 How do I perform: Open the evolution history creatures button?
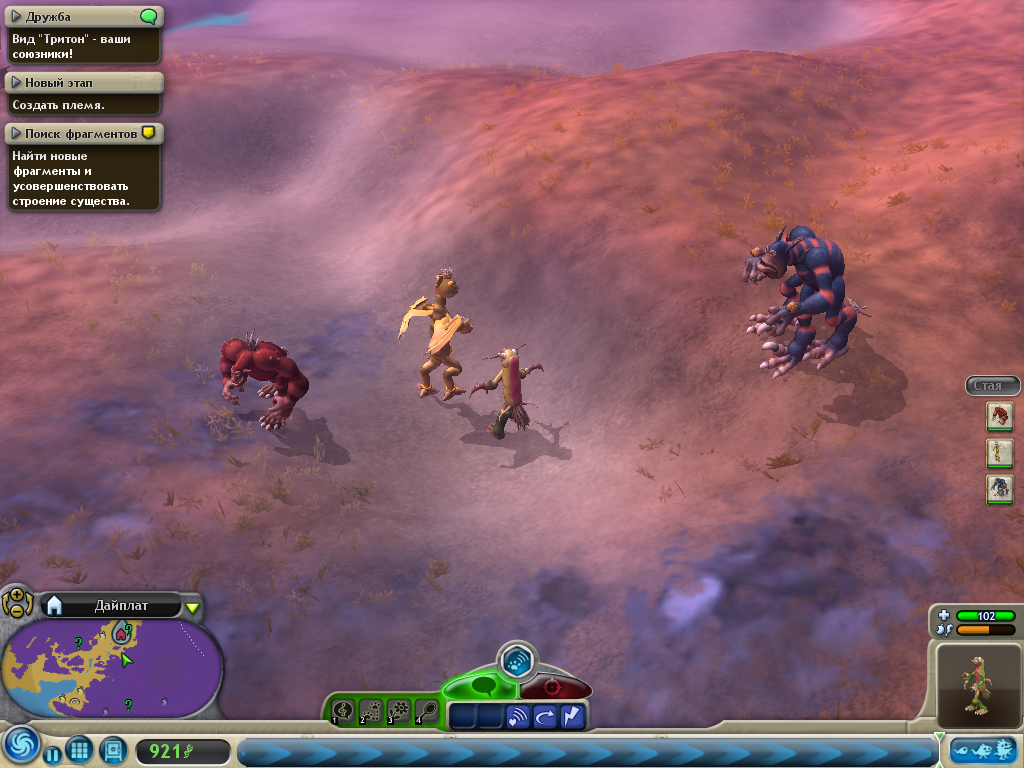tap(983, 750)
